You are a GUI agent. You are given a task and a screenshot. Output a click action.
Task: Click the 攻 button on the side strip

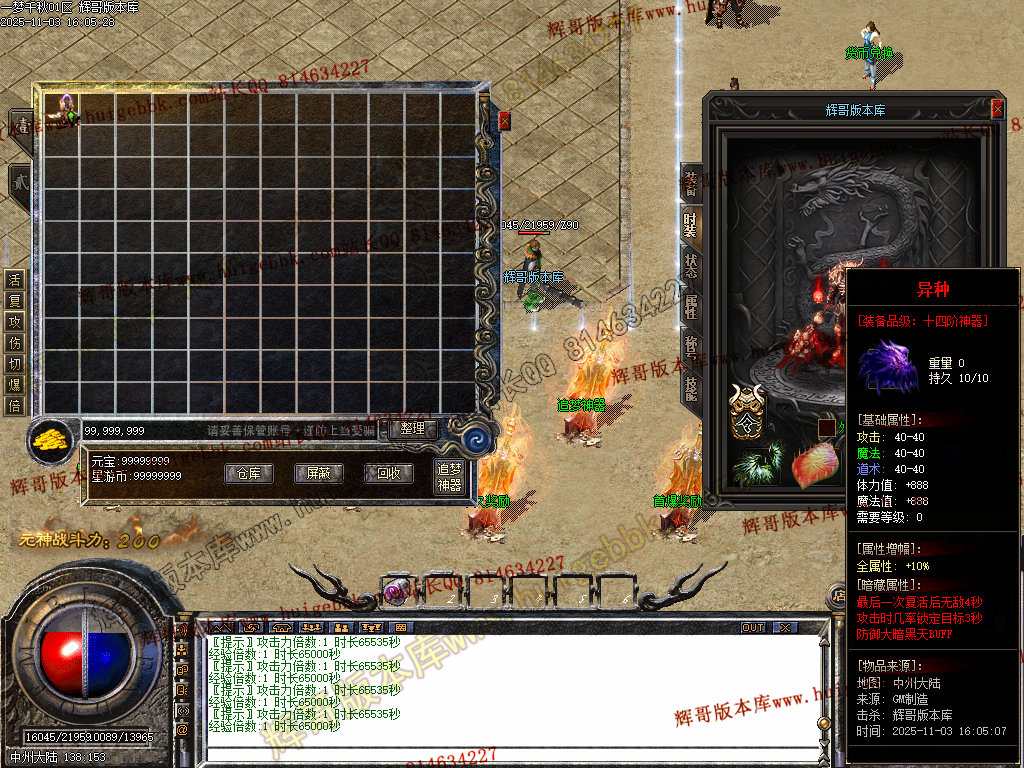(x=14, y=321)
